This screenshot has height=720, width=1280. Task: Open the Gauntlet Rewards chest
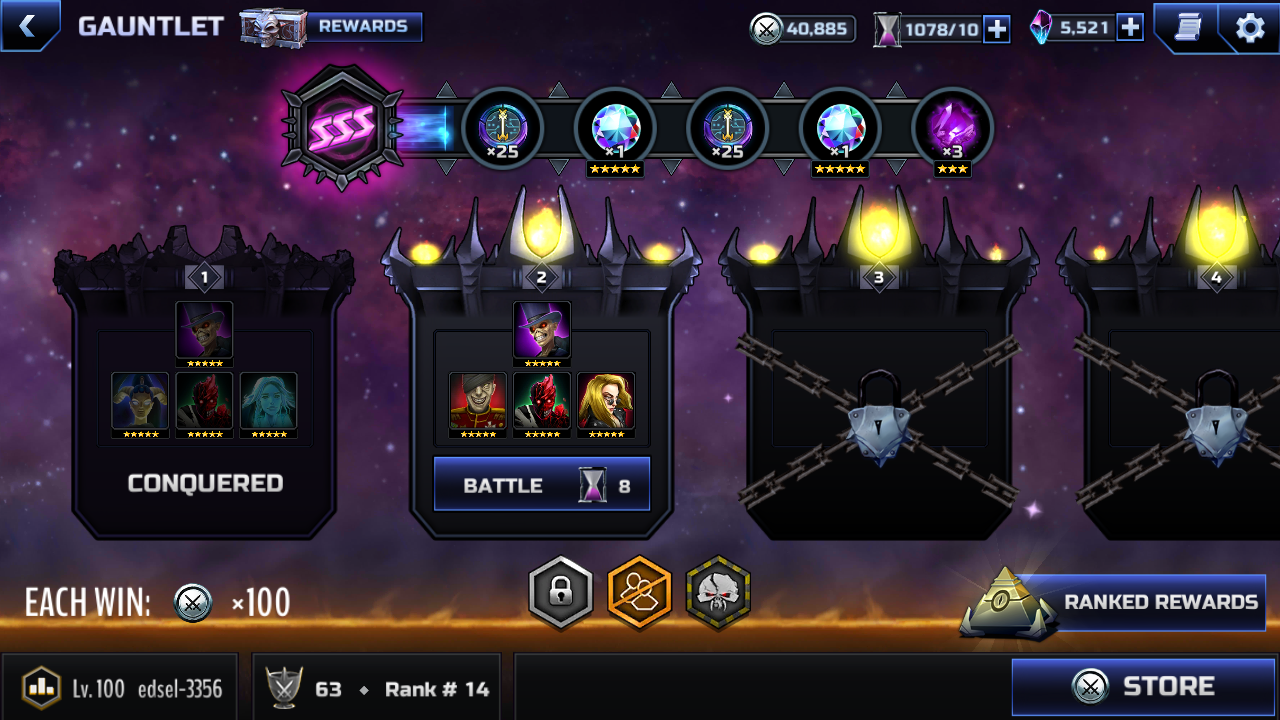pyautogui.click(x=332, y=27)
